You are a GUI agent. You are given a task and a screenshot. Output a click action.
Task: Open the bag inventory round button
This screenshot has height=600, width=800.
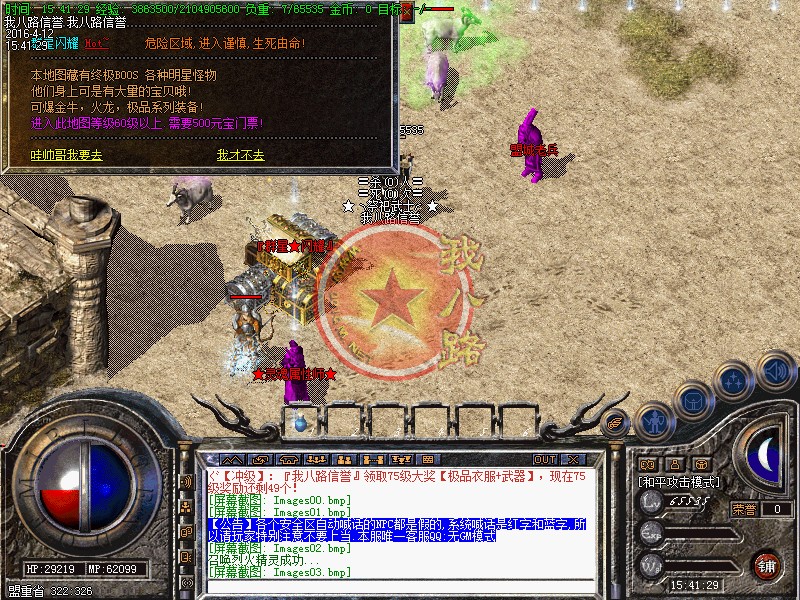pos(693,401)
